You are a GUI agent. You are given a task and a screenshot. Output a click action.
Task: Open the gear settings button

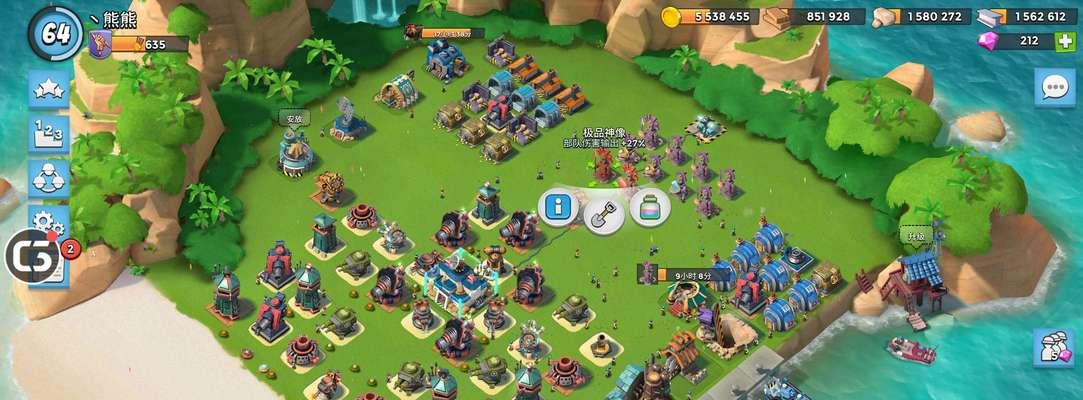[48, 220]
